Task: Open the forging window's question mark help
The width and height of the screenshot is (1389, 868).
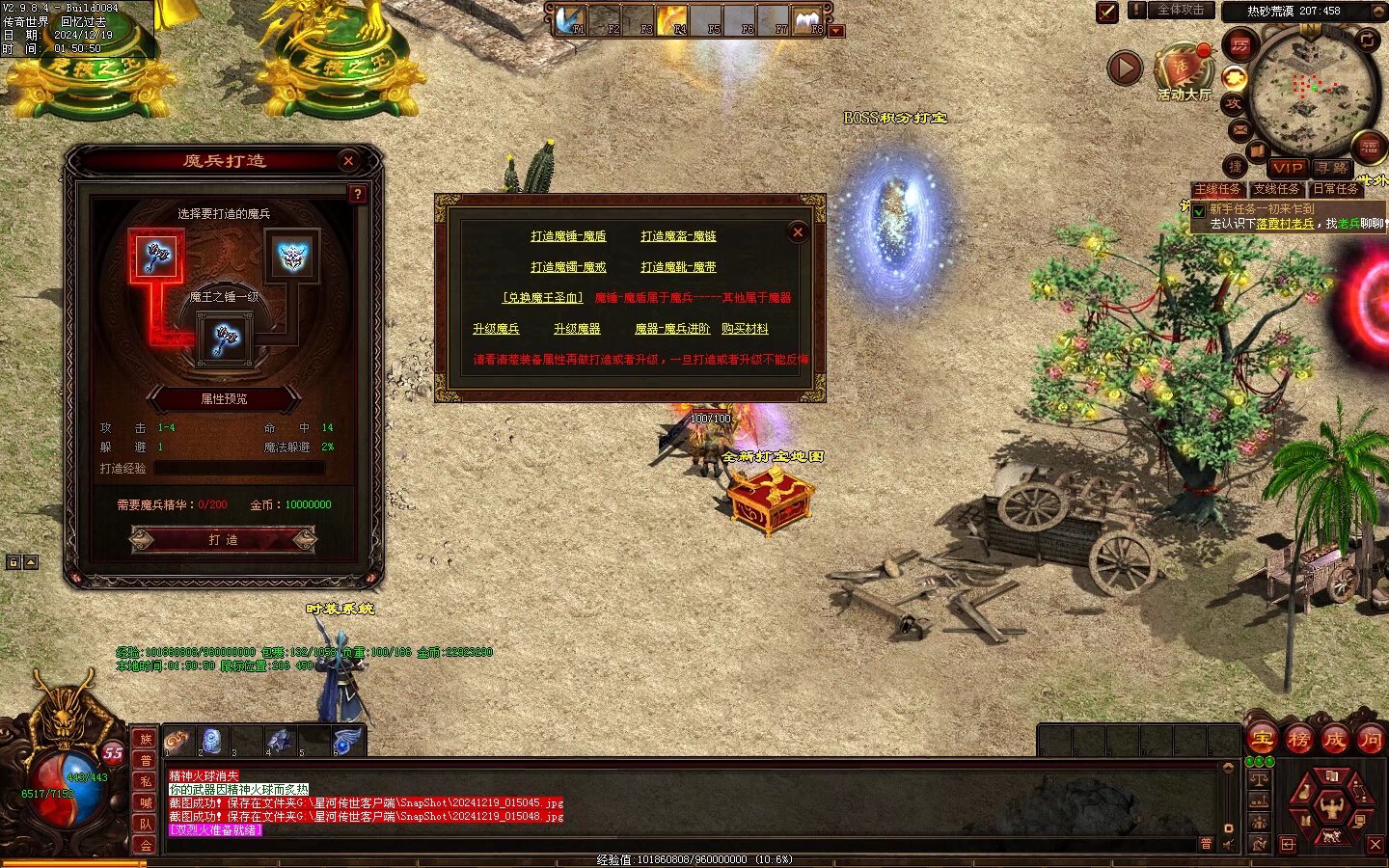Action: [x=357, y=194]
